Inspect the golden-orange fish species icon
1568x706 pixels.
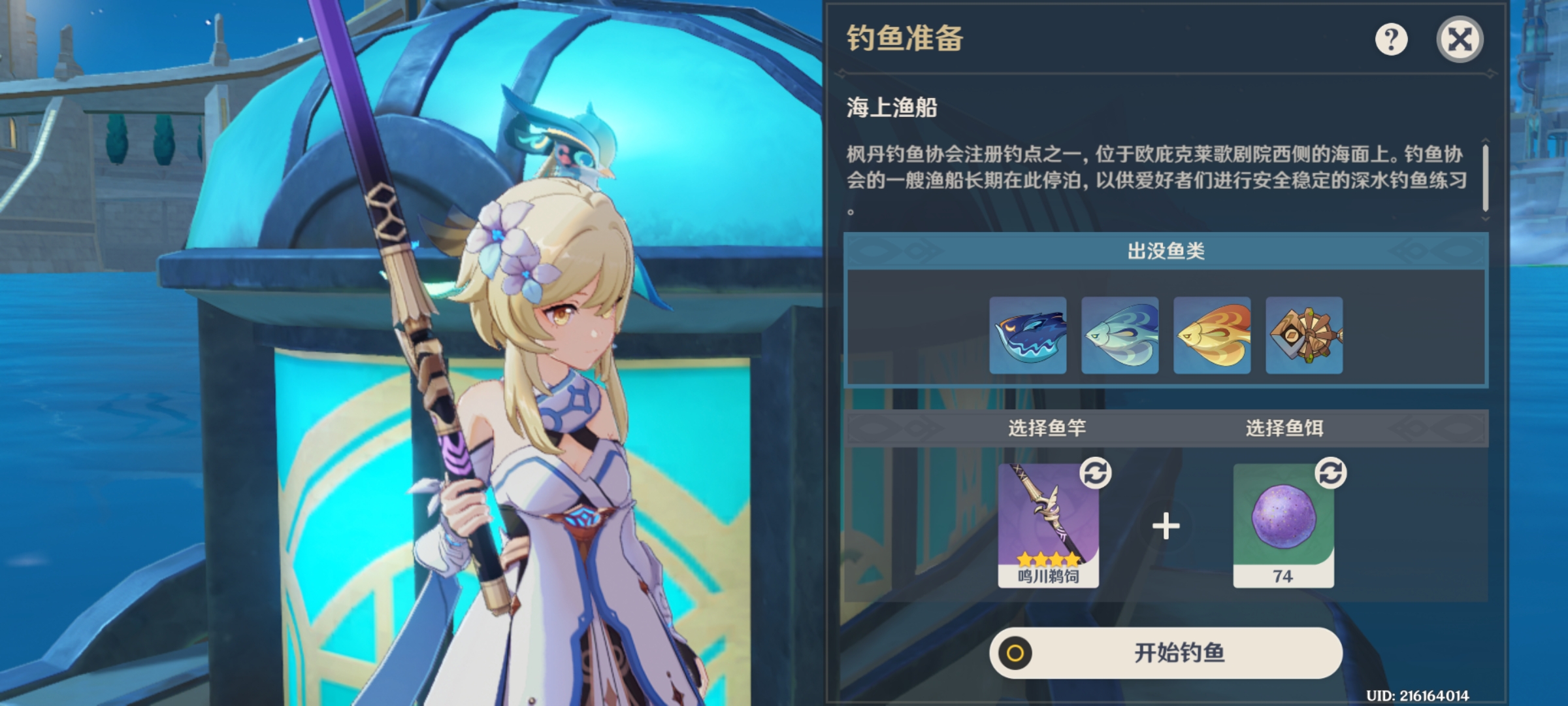click(x=1212, y=337)
